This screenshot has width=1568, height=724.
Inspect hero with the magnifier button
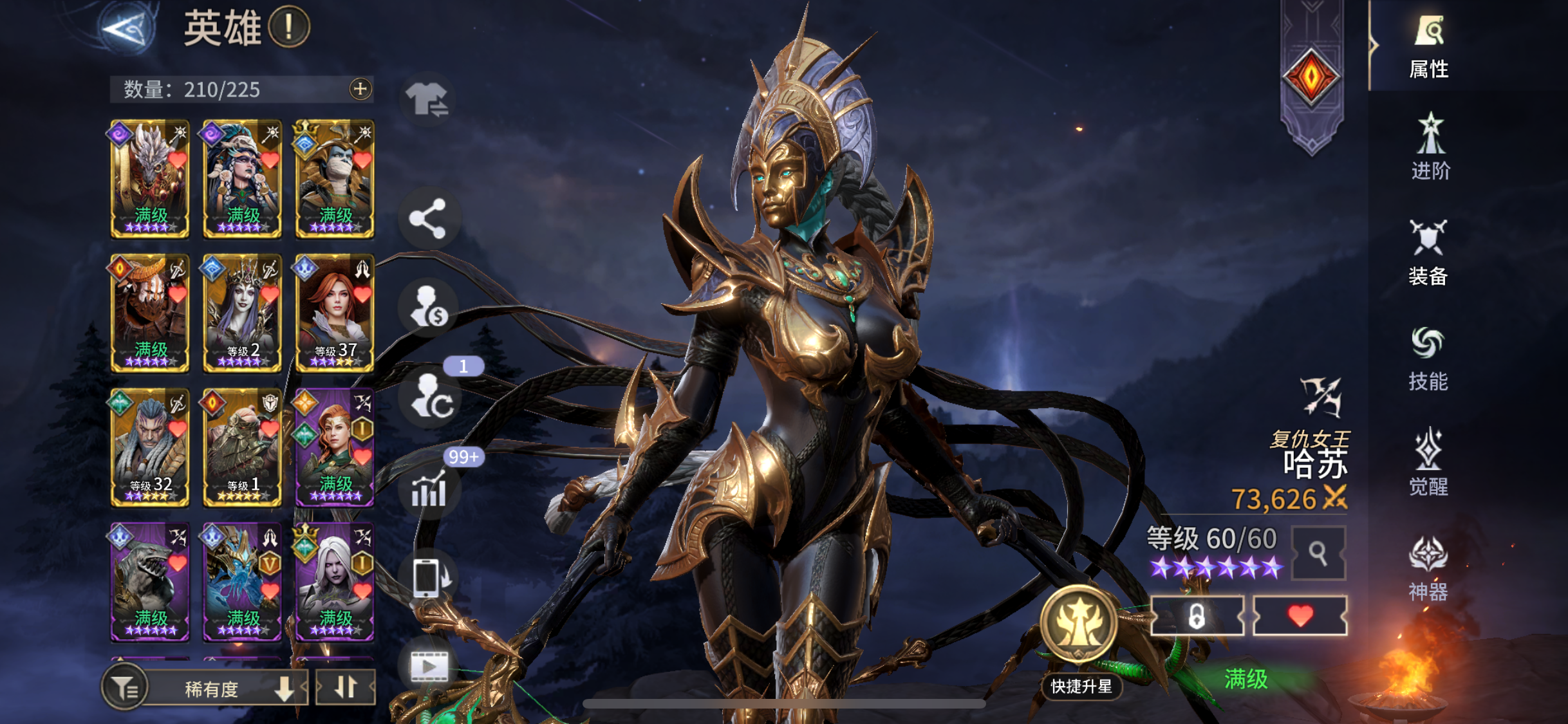pos(1318,553)
